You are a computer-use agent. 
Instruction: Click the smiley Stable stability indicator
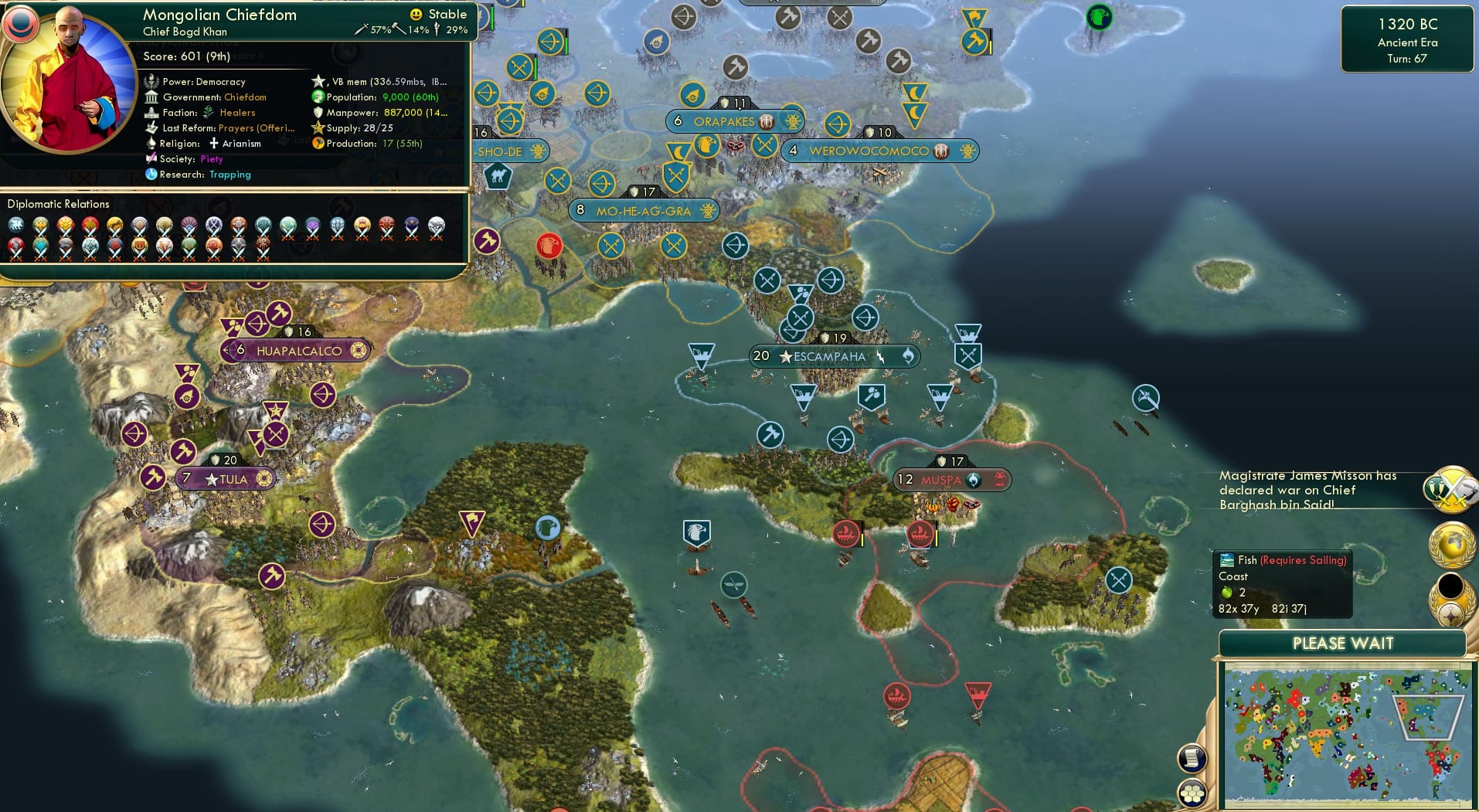click(x=416, y=14)
